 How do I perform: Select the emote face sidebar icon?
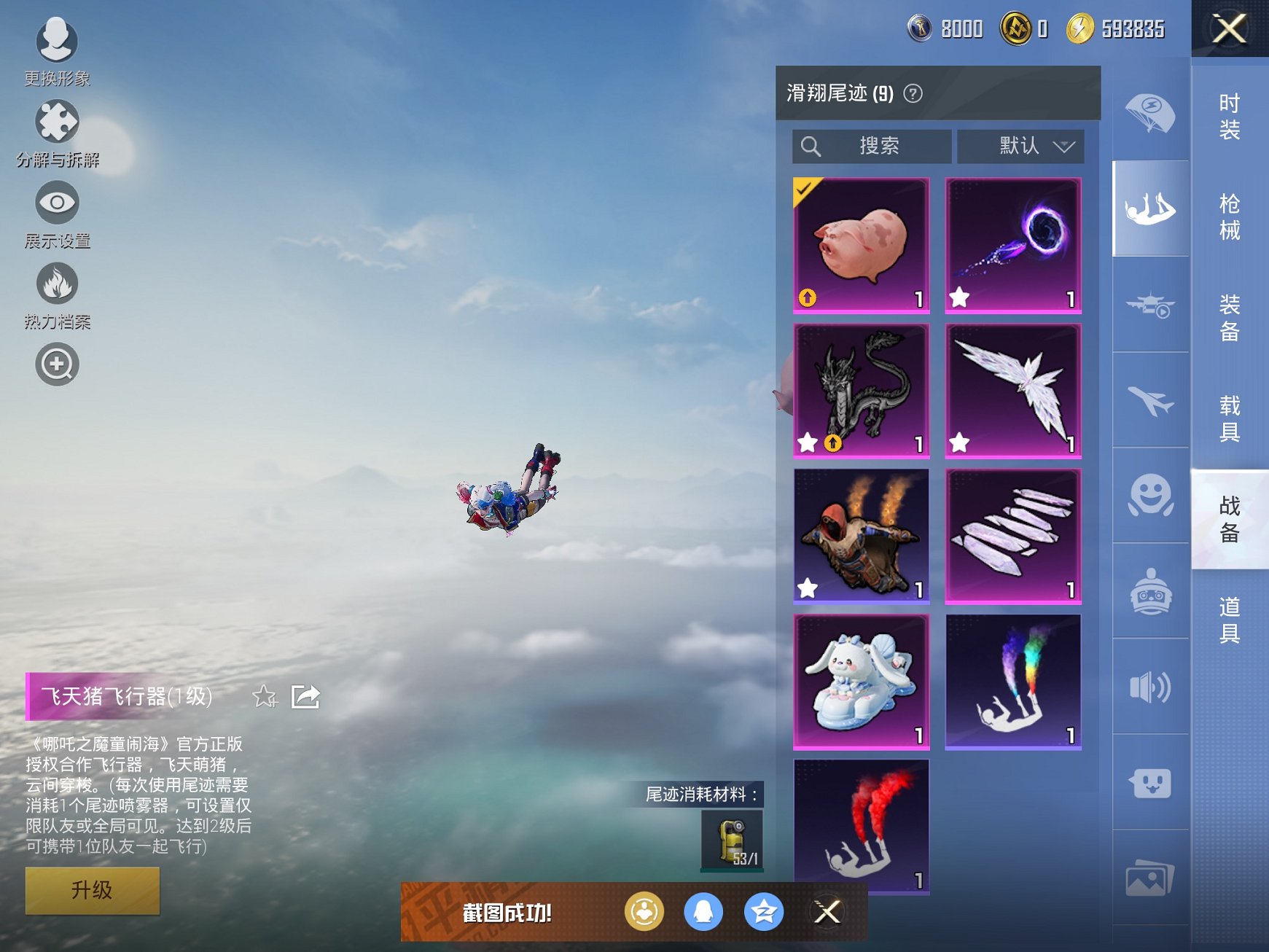(x=1149, y=496)
